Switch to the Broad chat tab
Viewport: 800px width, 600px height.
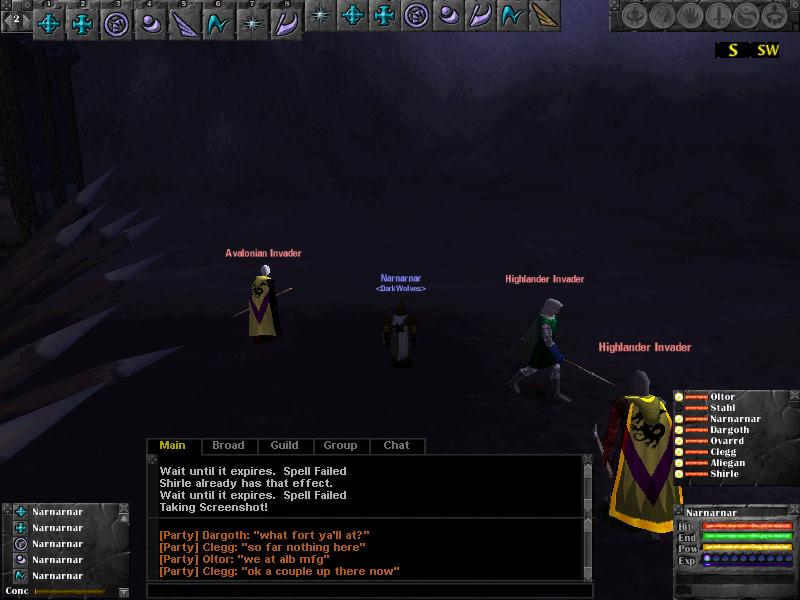pyautogui.click(x=228, y=446)
